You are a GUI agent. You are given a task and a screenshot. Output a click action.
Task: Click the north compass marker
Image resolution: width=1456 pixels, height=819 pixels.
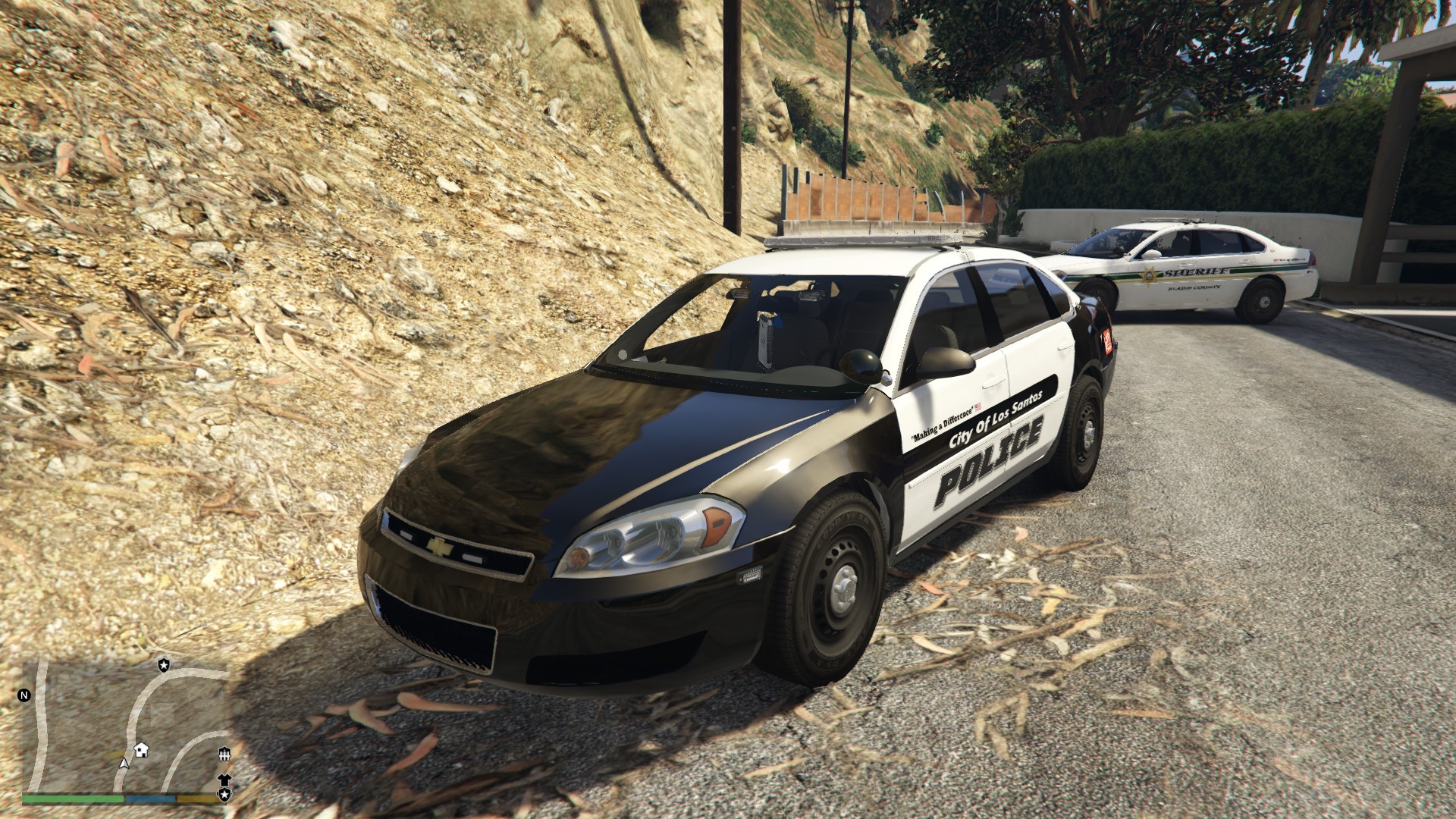pyautogui.click(x=24, y=695)
